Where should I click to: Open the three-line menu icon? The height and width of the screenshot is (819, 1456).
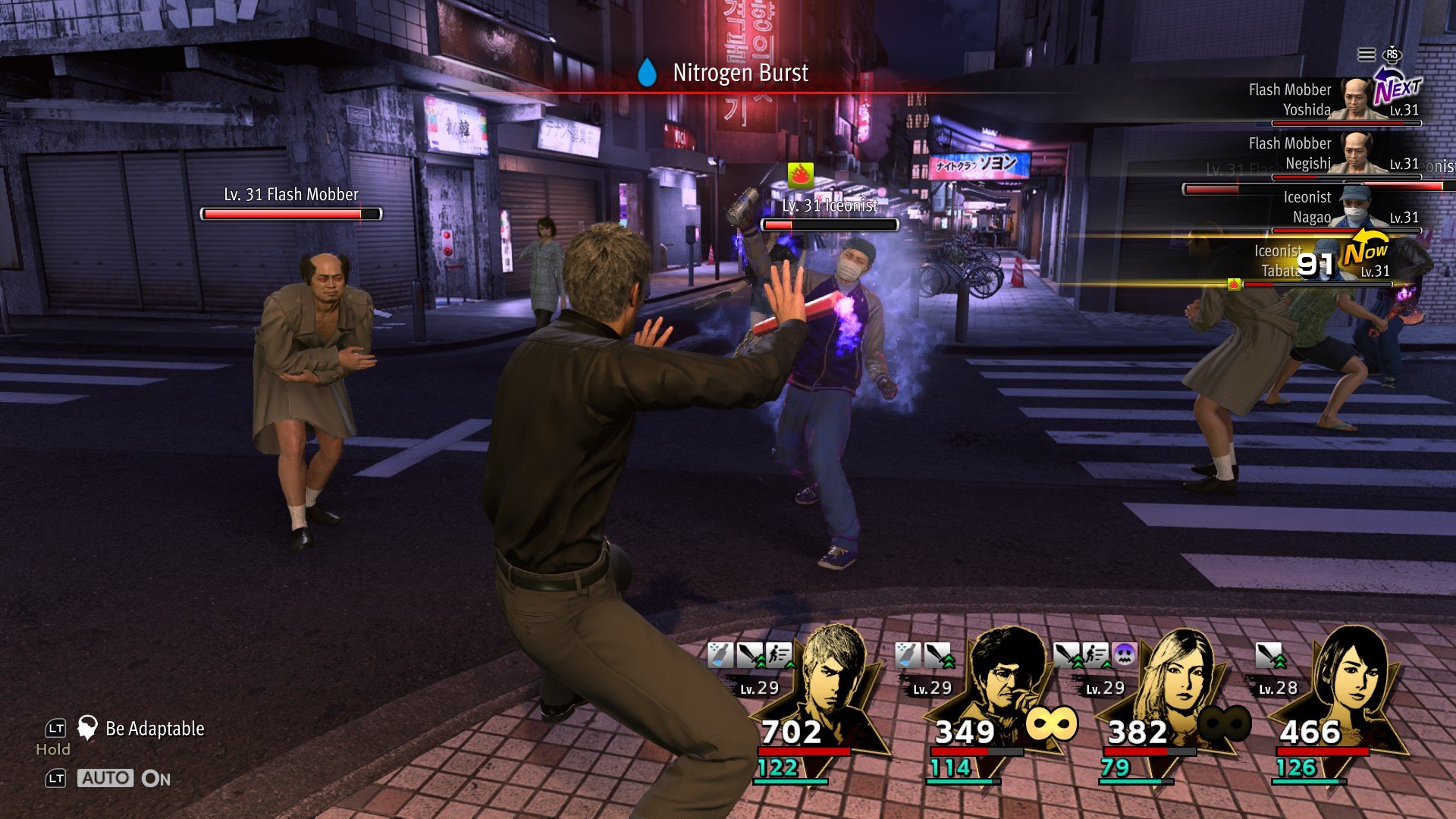[x=1366, y=55]
